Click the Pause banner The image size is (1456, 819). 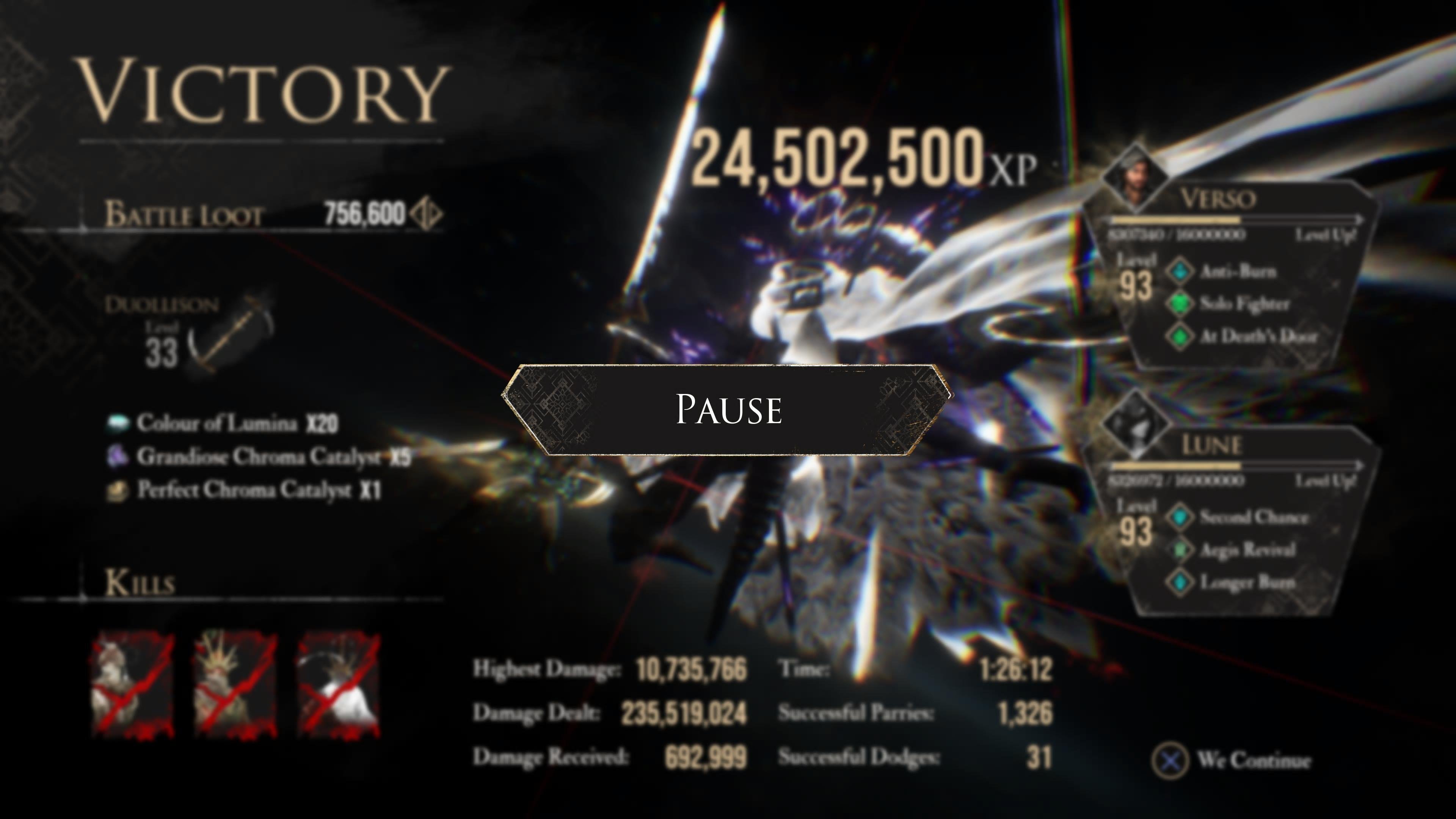click(728, 409)
